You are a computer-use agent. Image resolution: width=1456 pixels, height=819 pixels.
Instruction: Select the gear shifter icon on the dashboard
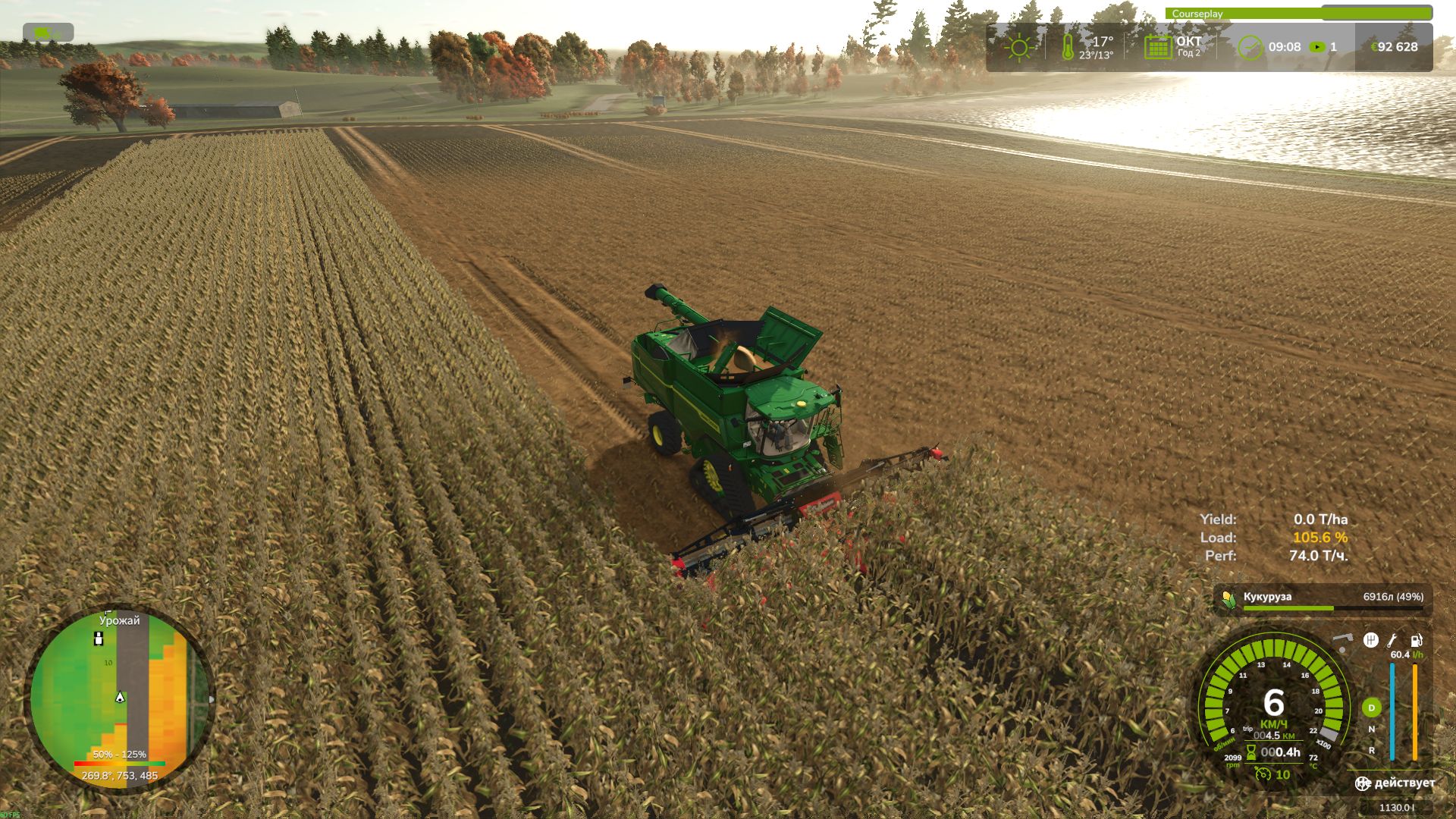pyautogui.click(x=1370, y=641)
